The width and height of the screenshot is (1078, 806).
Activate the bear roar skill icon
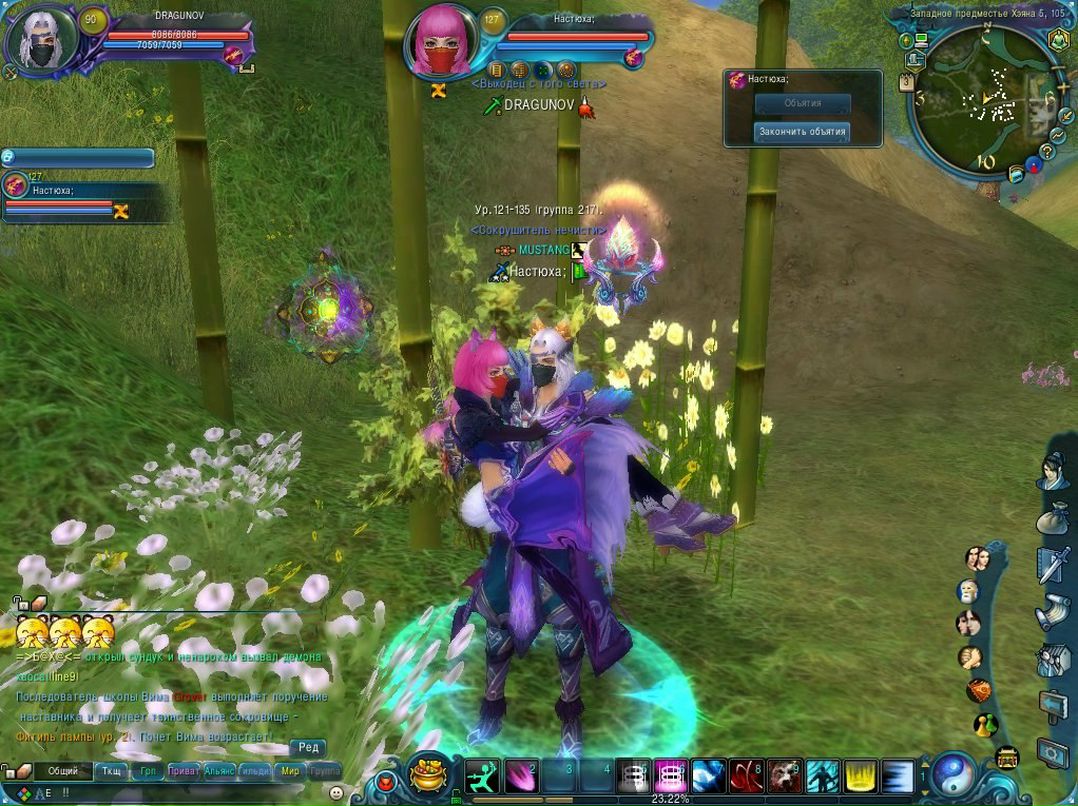[785, 777]
